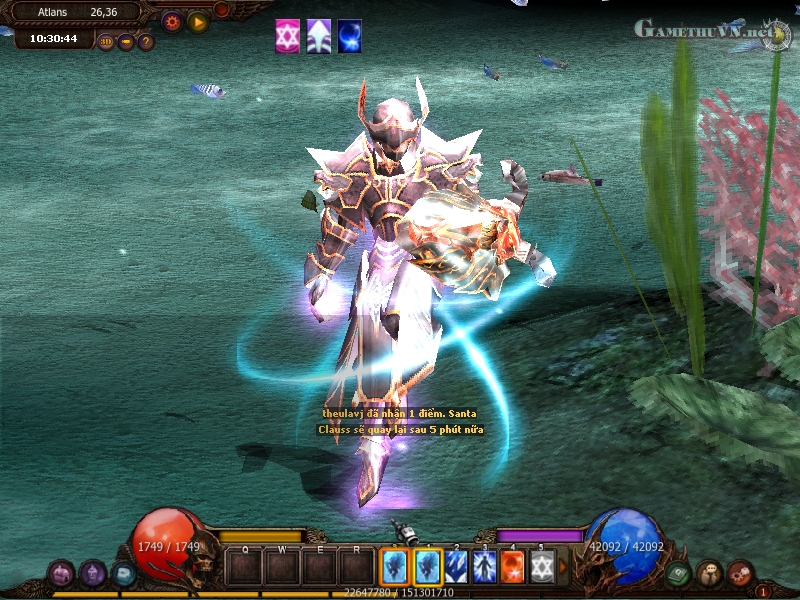Select the empty R skill slot

357,567
